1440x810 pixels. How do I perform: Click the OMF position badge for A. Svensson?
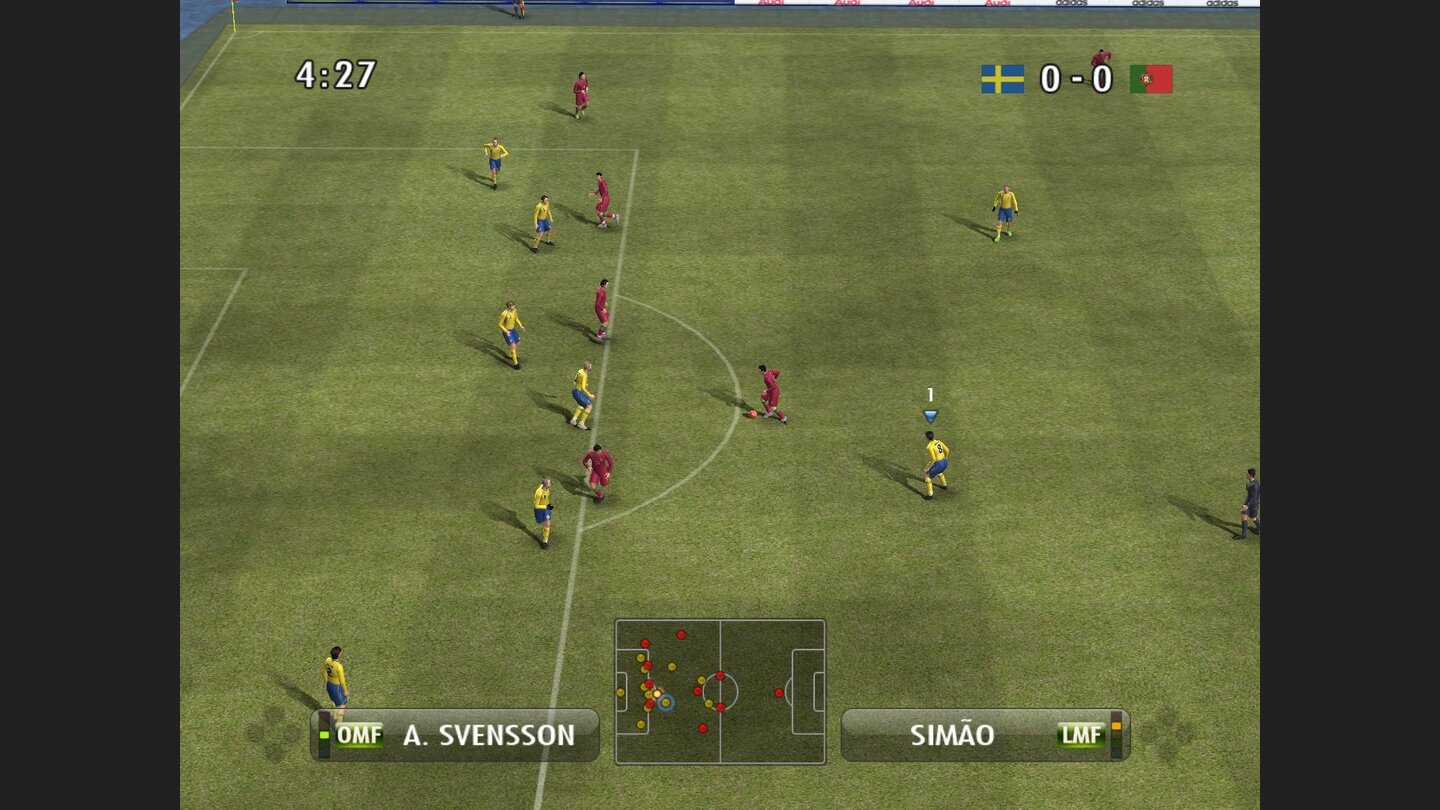click(360, 734)
